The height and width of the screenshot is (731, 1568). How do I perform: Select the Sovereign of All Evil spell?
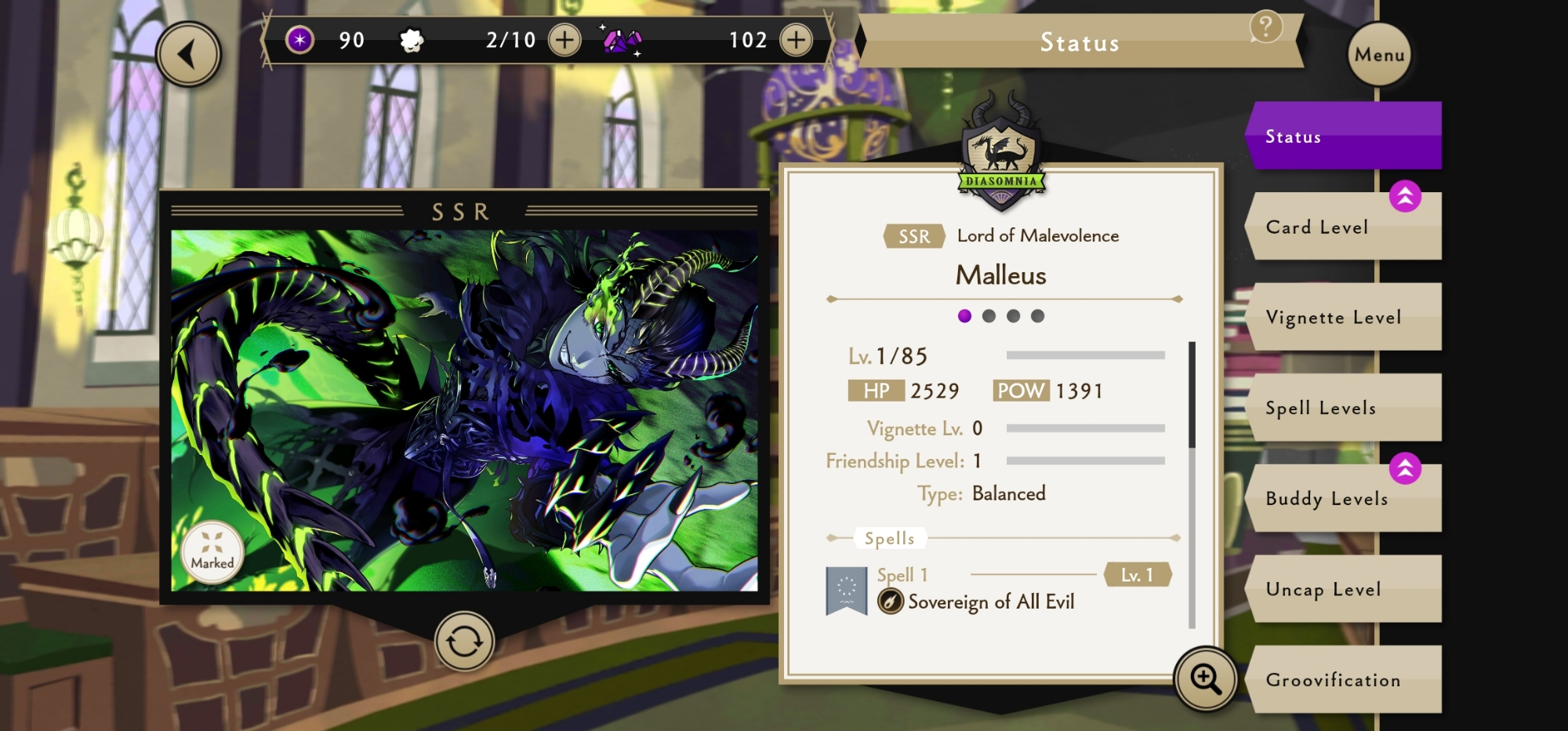pos(990,602)
